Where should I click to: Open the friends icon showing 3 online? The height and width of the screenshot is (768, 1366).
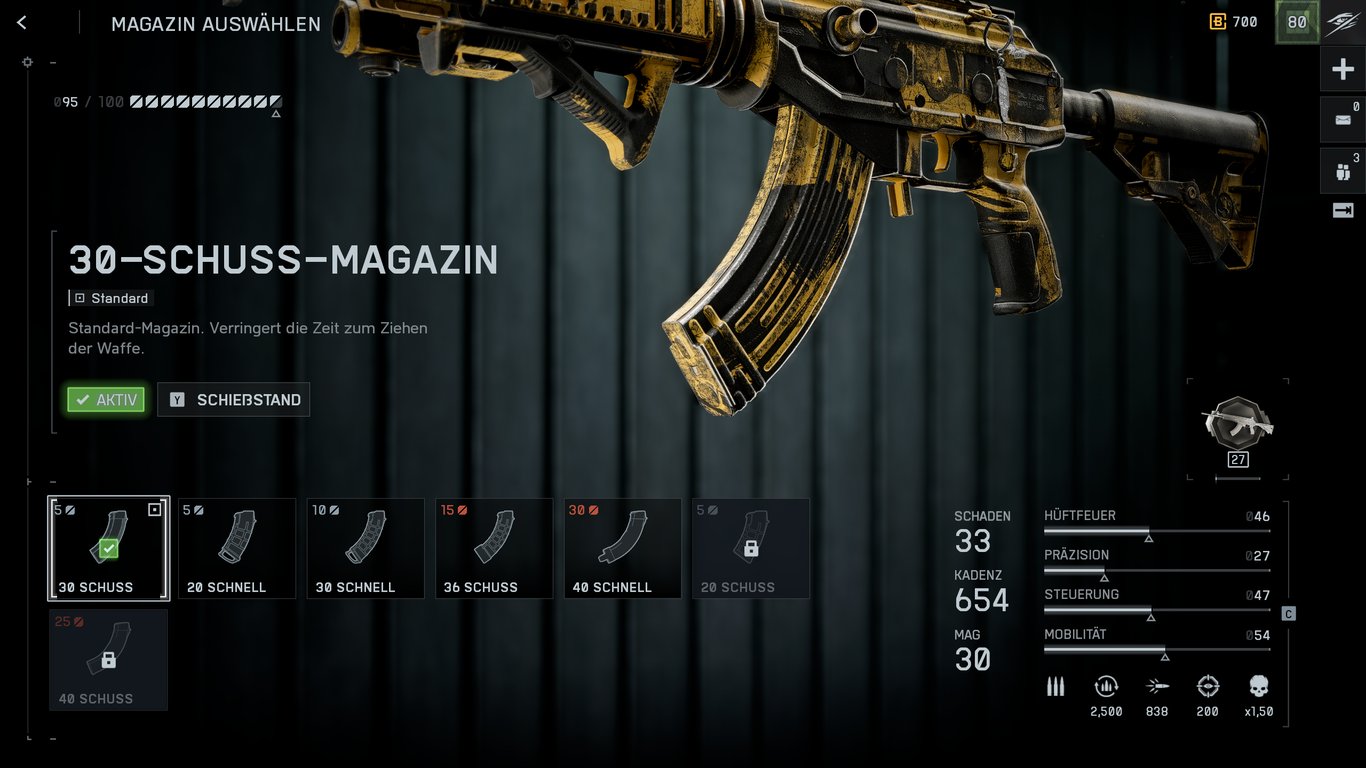(1343, 170)
